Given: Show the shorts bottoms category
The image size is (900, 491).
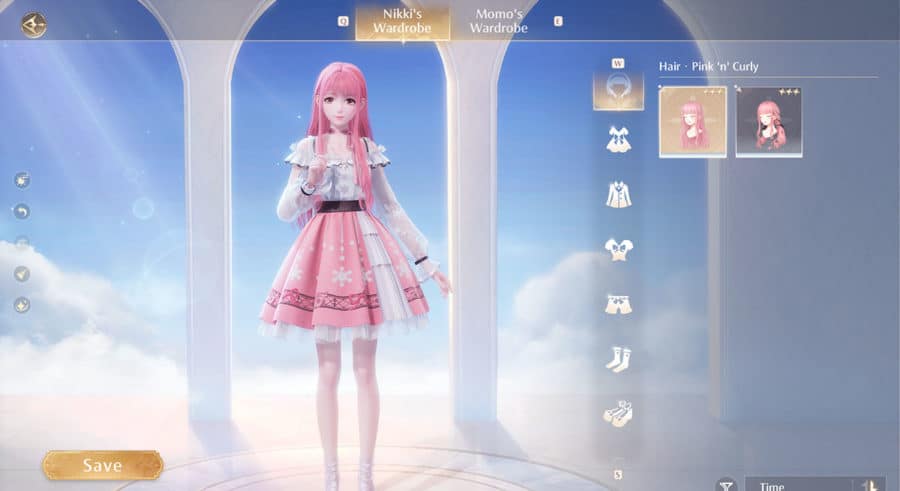Looking at the screenshot, I should [618, 303].
